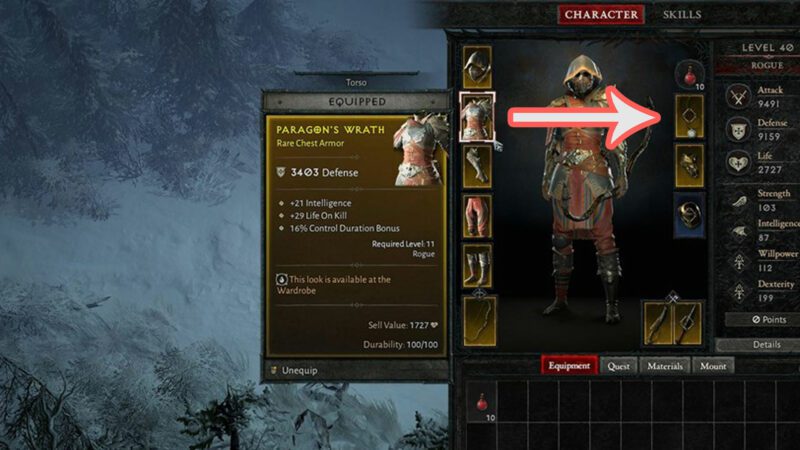
Task: Open the Points allocation button
Action: 766,318
